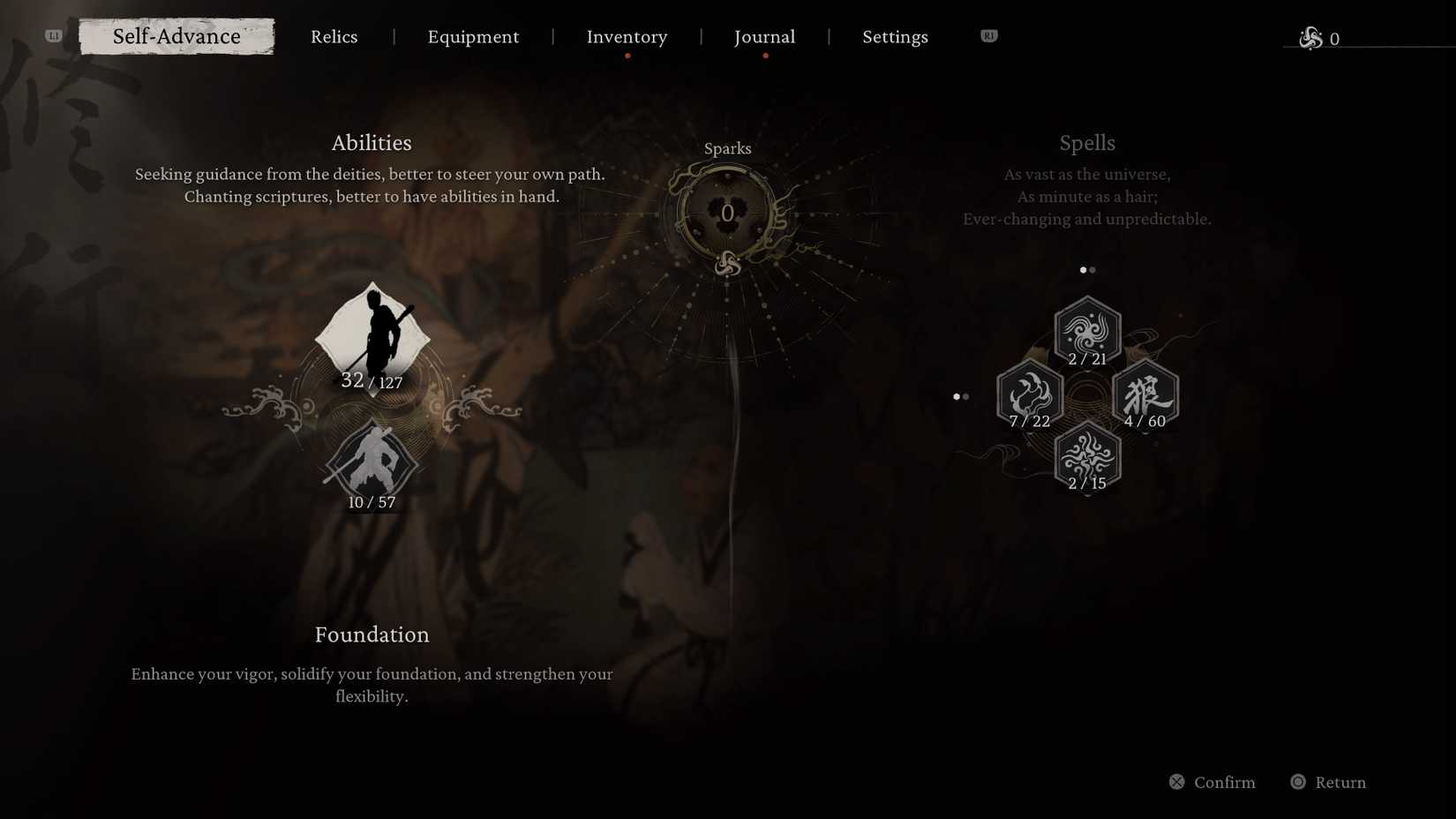This screenshot has height=819, width=1456.
Task: Select the second page dot beside spell wheel
Action: (1092, 270)
